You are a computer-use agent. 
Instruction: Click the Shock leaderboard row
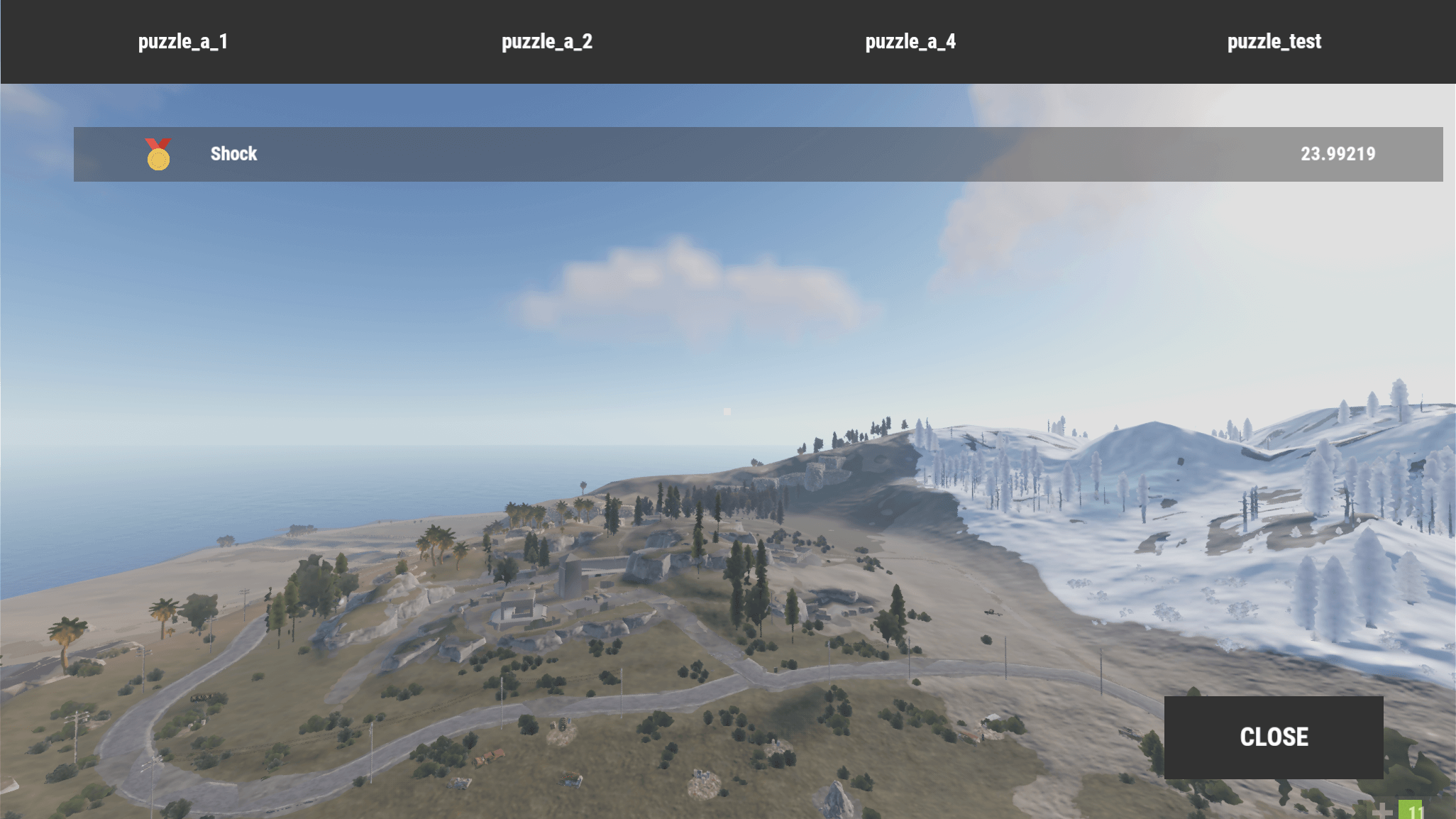pyautogui.click(x=758, y=154)
